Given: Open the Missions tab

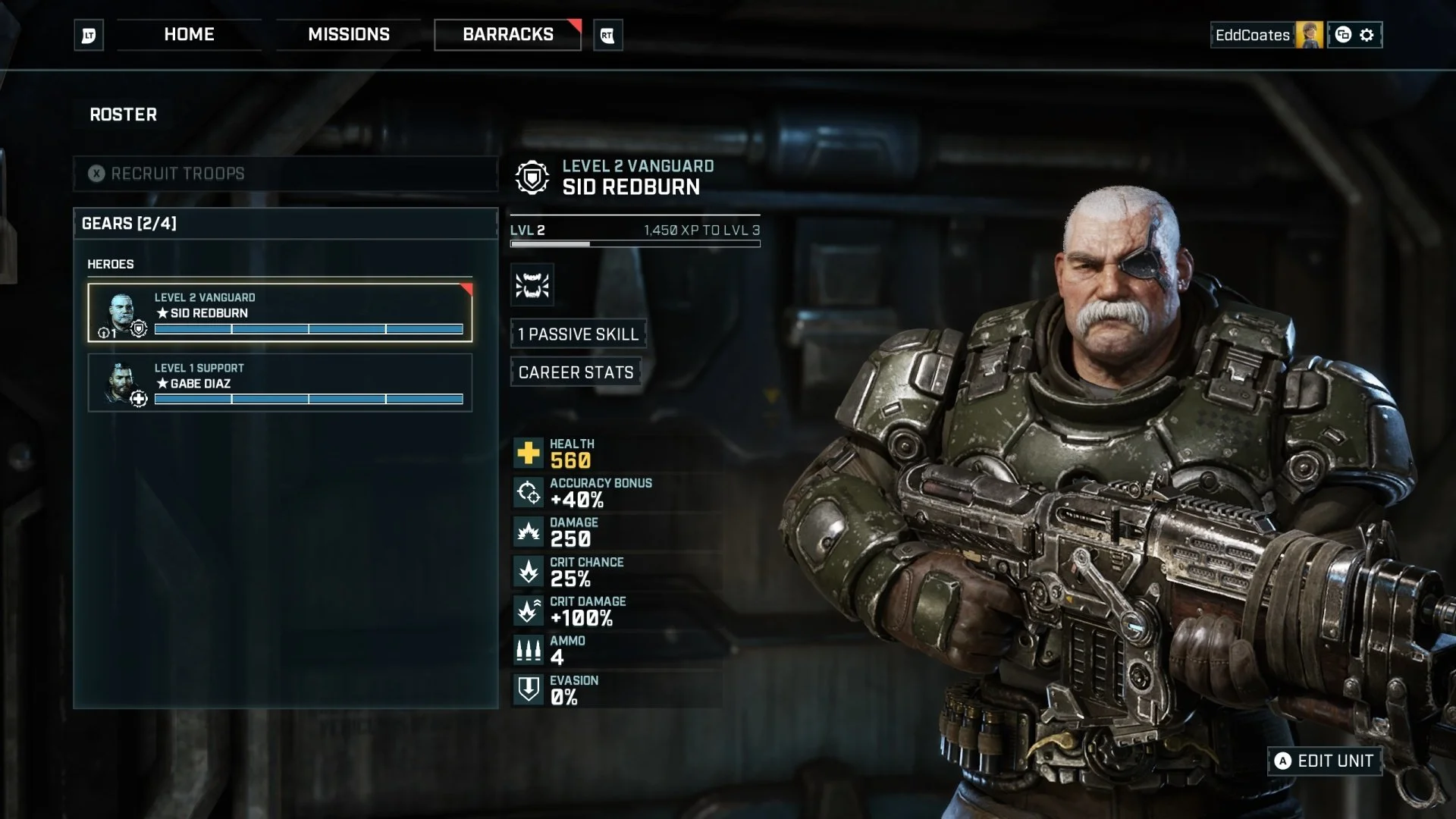Looking at the screenshot, I should tap(349, 35).
